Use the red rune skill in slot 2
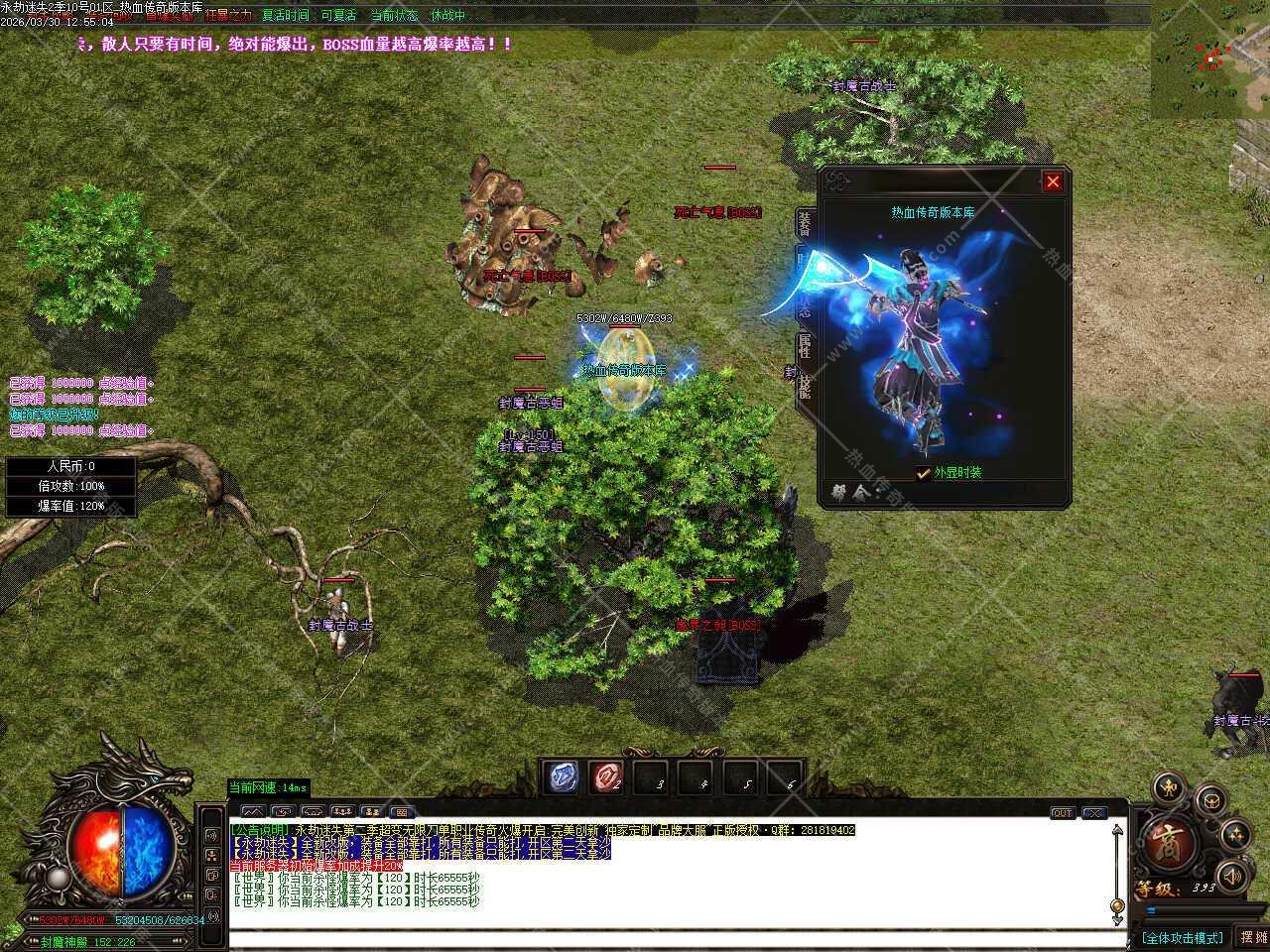Viewport: 1270px width, 952px height. [x=606, y=777]
